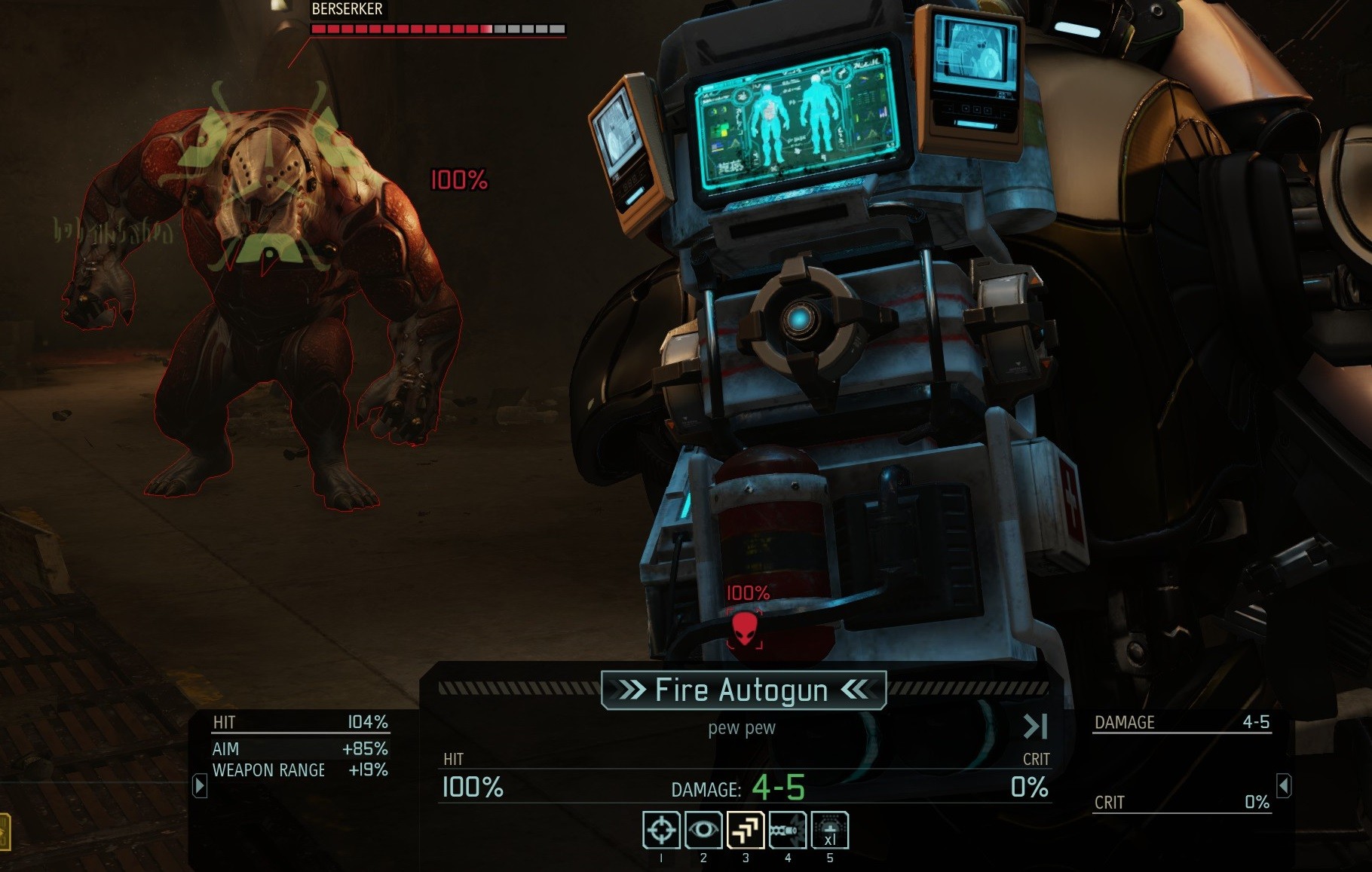Cycle to next target with skip arrow

1035,727
